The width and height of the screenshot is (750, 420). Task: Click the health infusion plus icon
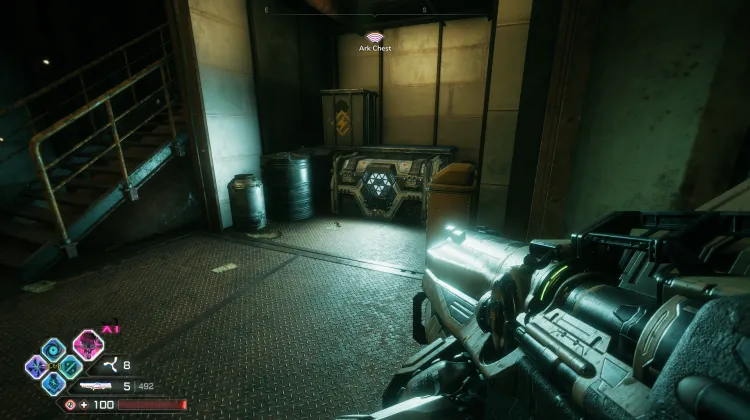pos(84,405)
